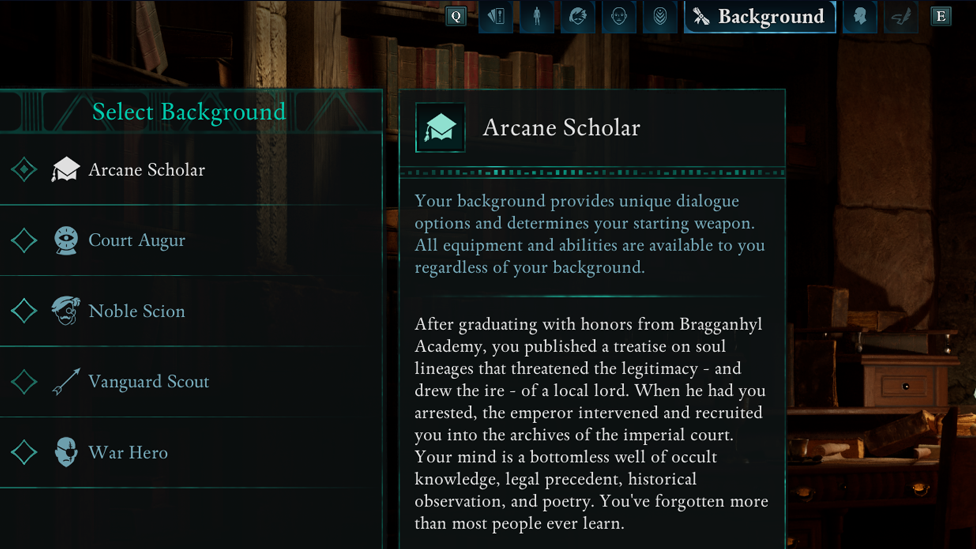The width and height of the screenshot is (976, 549).
Task: Switch to the hair icon tab
Action: tap(578, 17)
